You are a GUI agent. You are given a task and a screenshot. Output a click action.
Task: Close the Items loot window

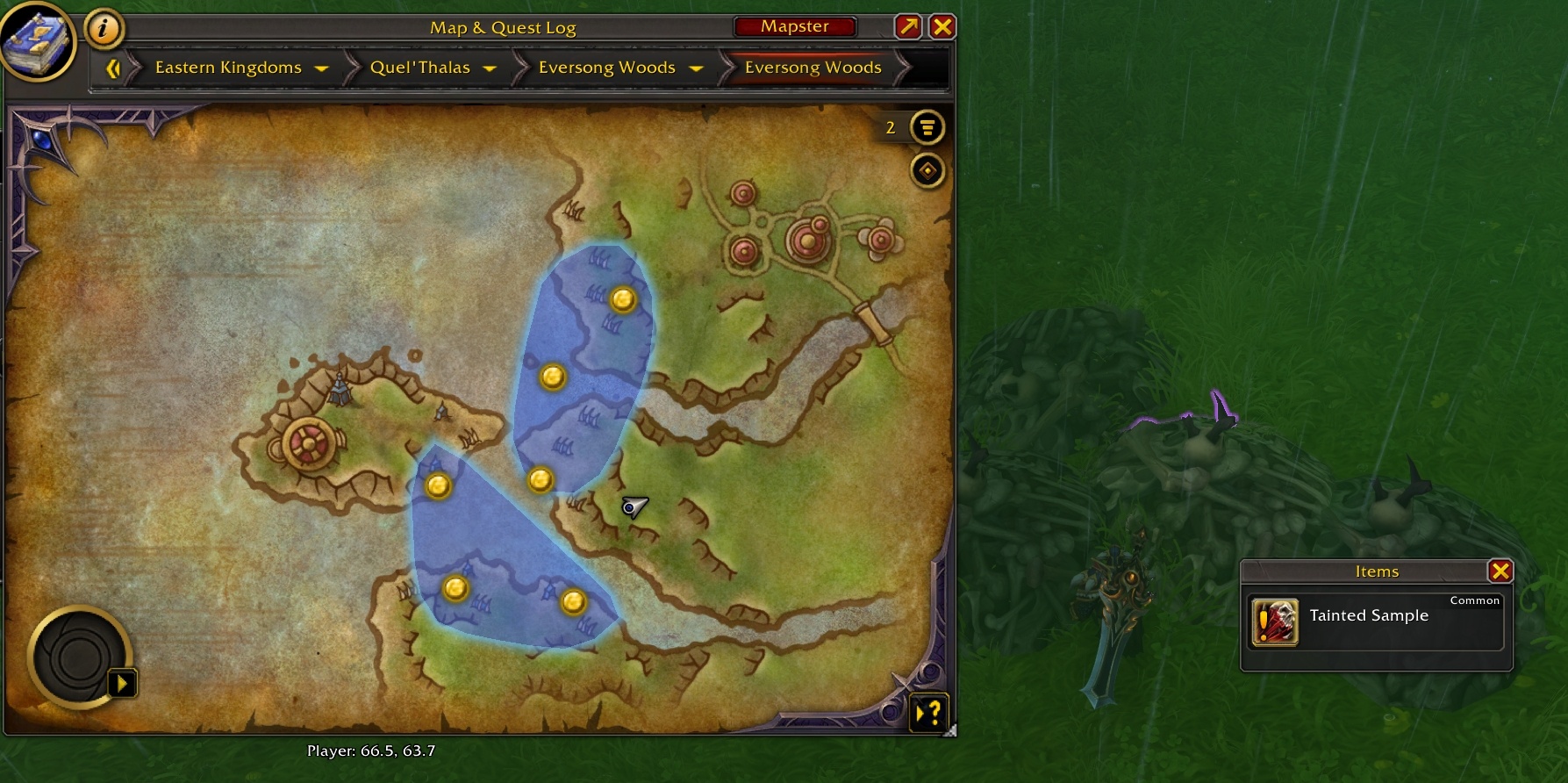1501,571
